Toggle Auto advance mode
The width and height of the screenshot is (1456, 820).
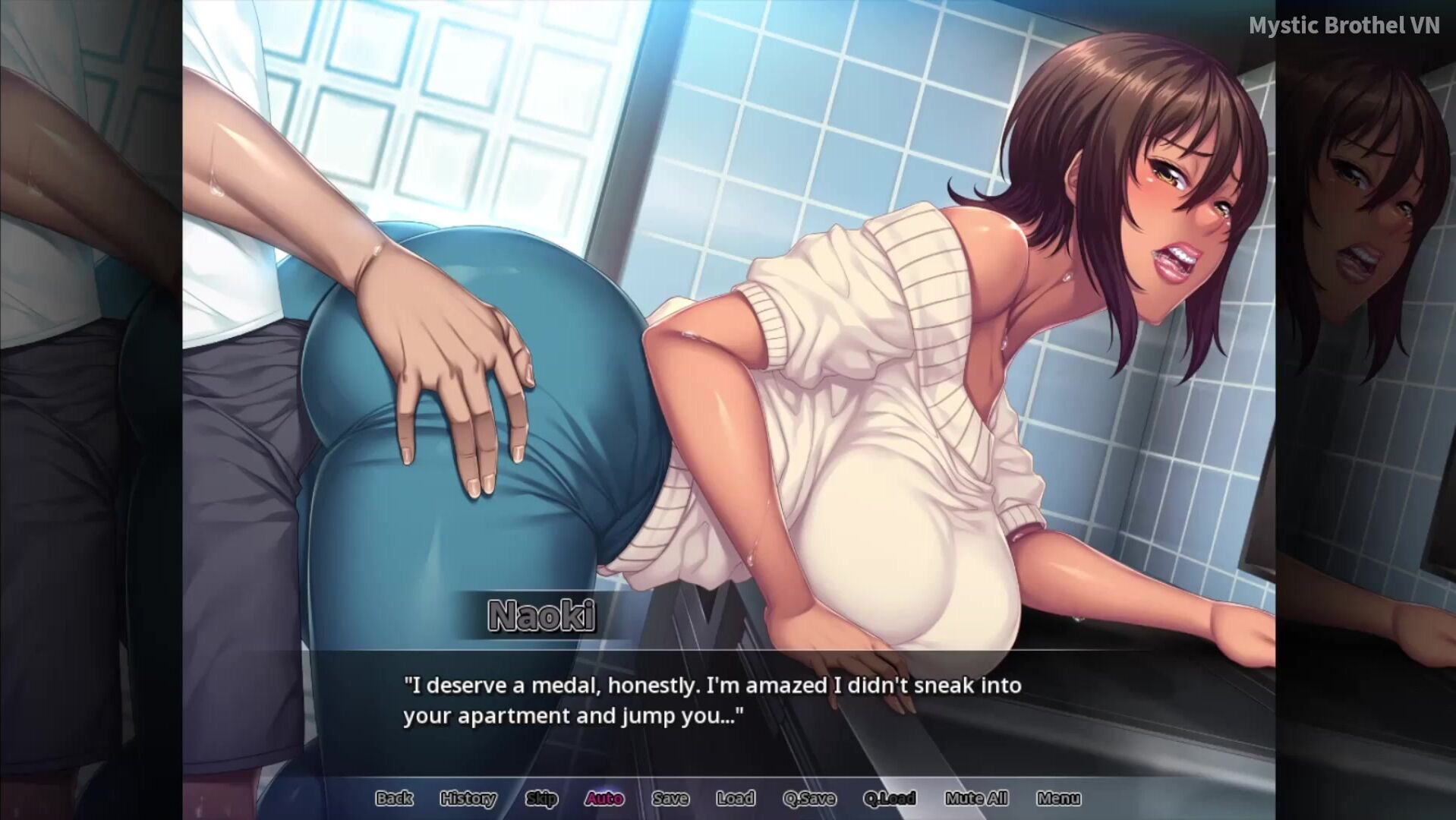point(604,798)
